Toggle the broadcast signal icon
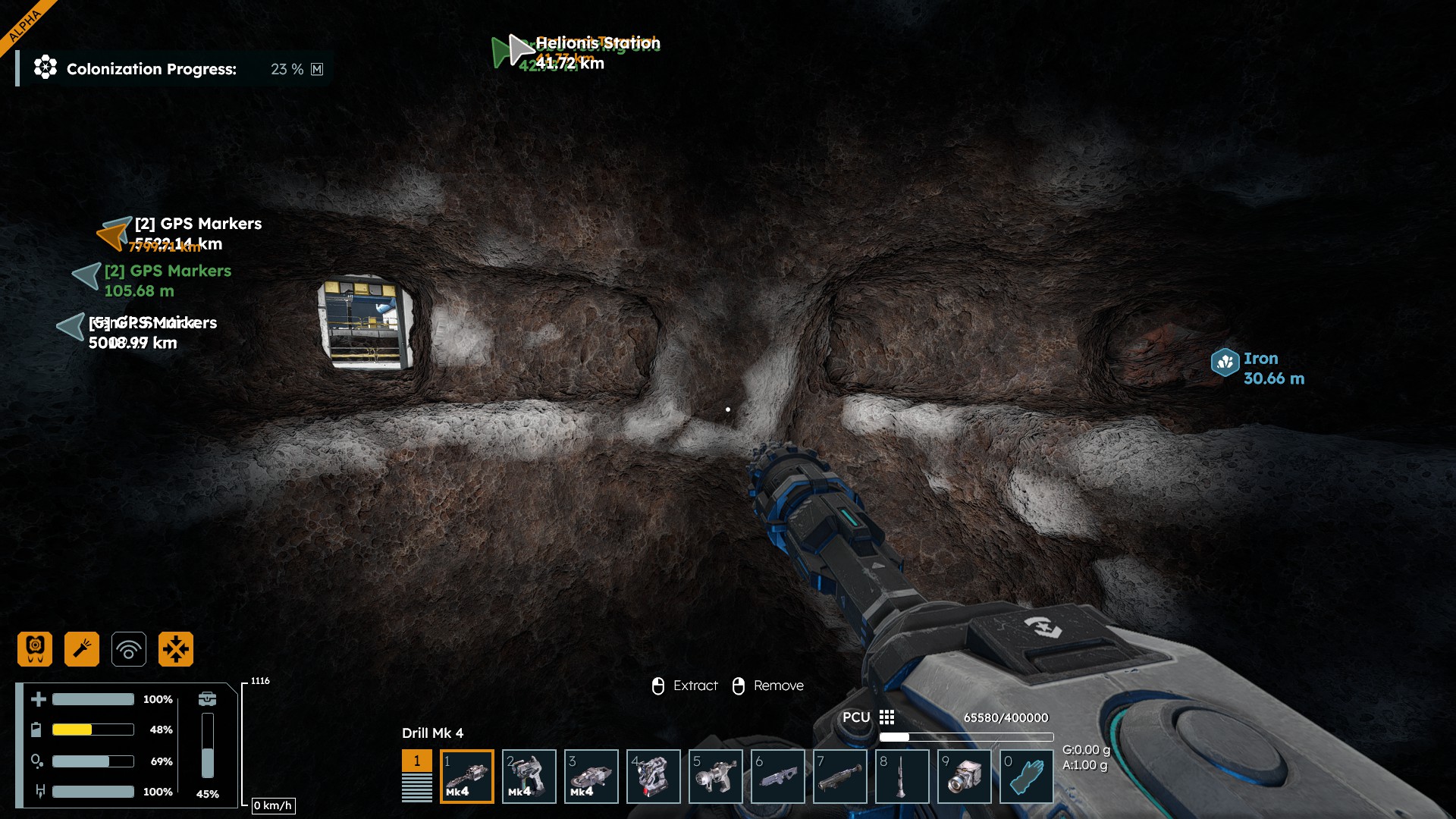The height and width of the screenshot is (819, 1456). [x=129, y=649]
